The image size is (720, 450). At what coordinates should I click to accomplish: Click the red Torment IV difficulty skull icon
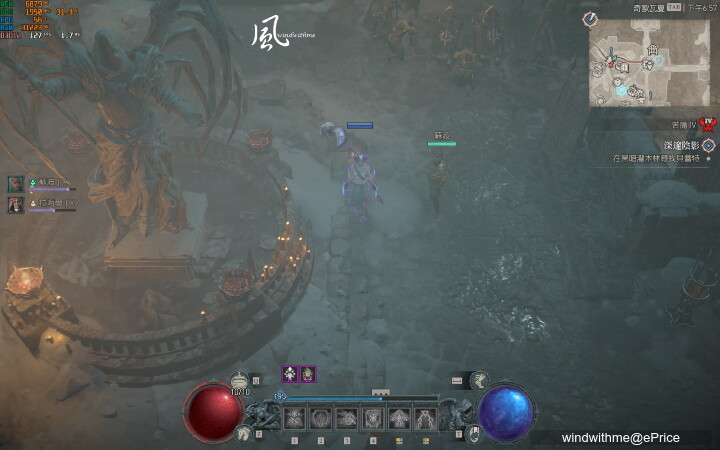[x=708, y=123]
